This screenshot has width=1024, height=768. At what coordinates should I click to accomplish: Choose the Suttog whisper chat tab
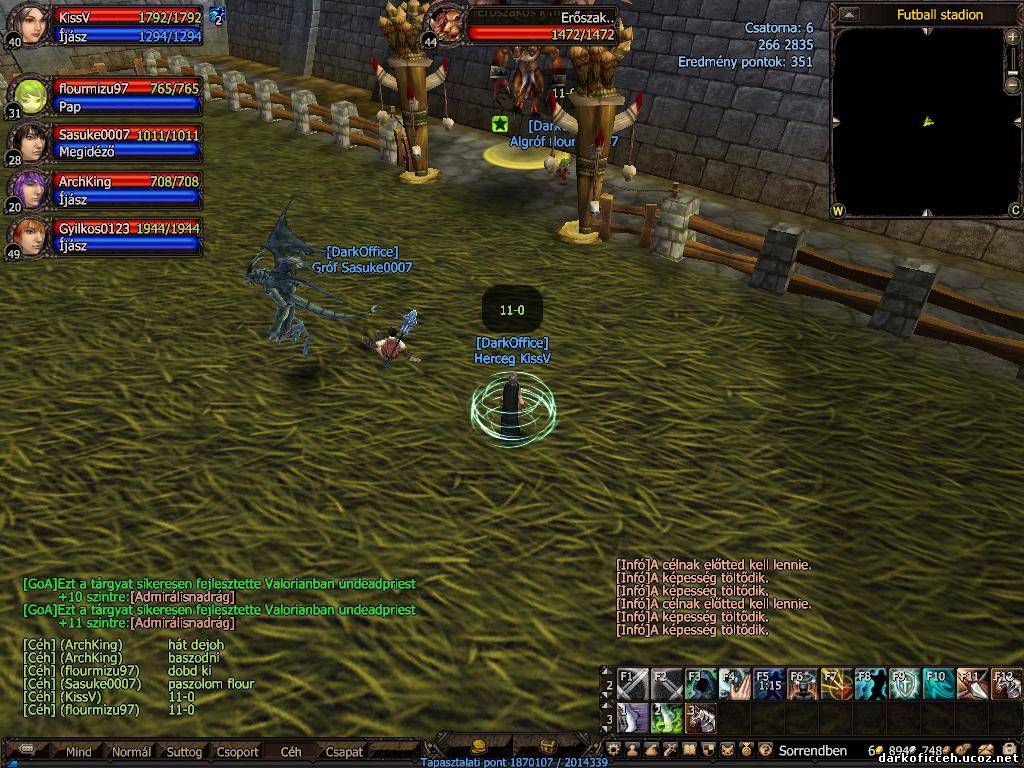coord(184,751)
